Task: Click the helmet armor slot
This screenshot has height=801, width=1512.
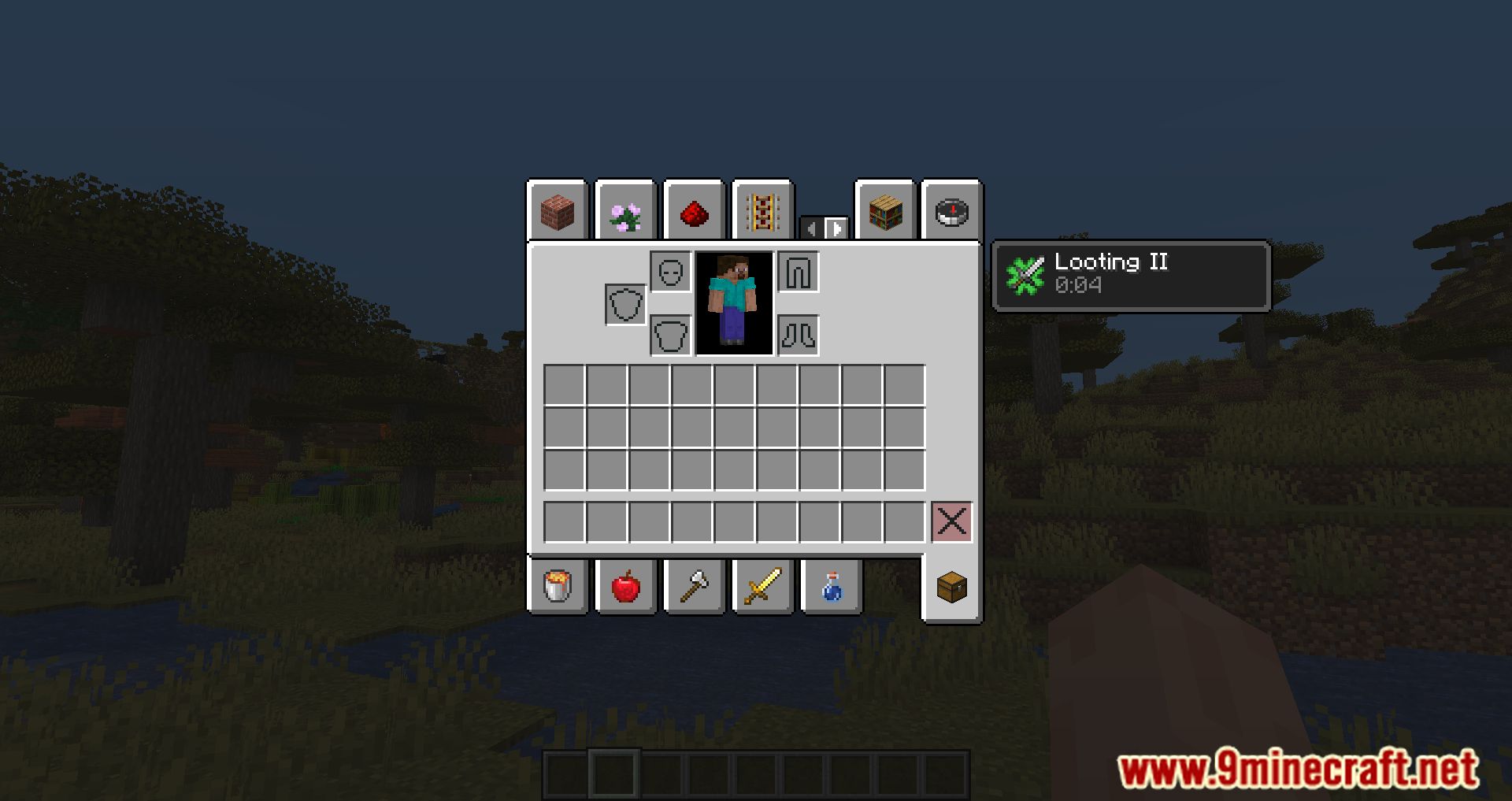Action: pos(670,272)
